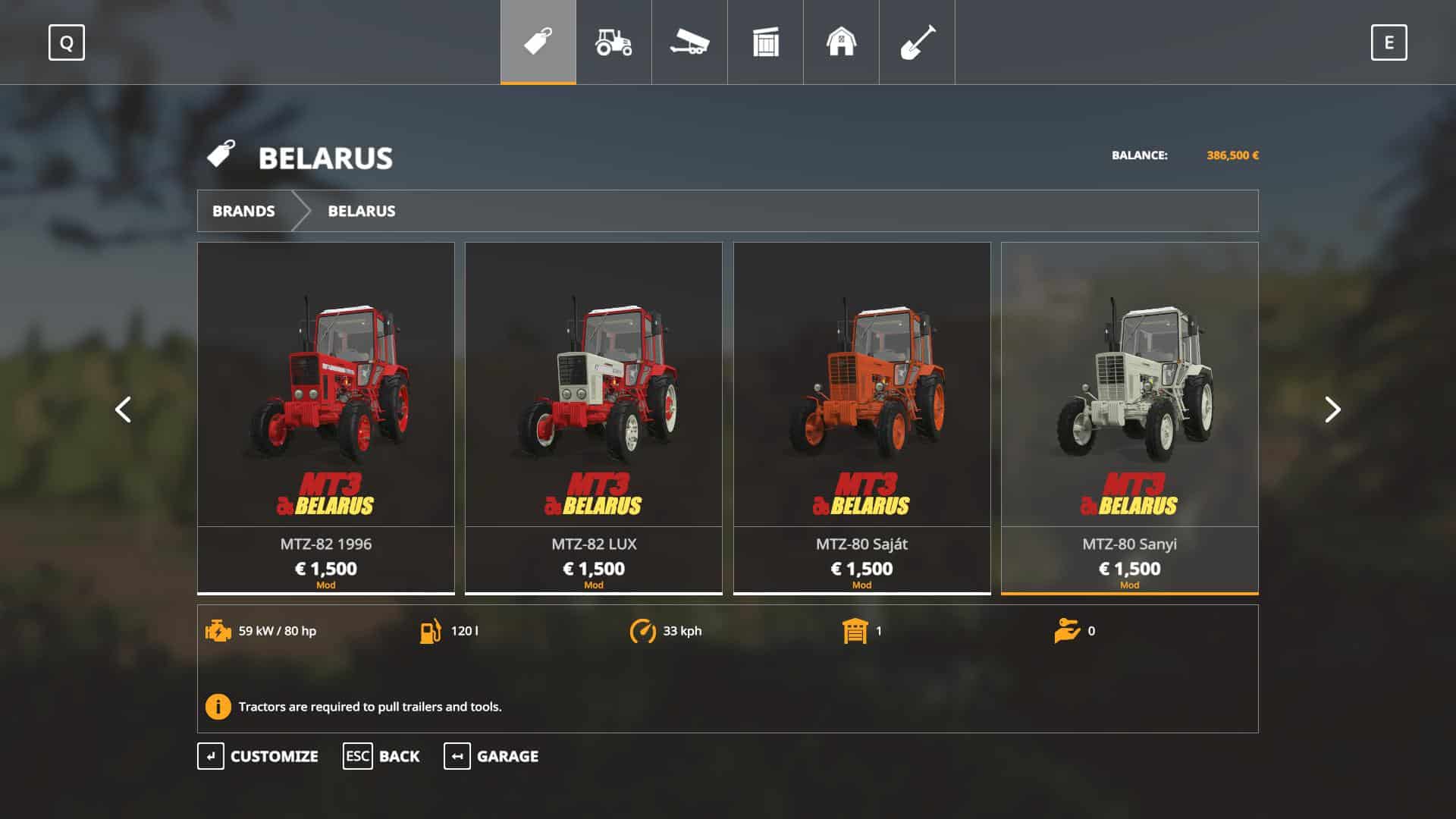Pick the orange MTZ-80 Saját tractor
1456x819 pixels.
[861, 417]
